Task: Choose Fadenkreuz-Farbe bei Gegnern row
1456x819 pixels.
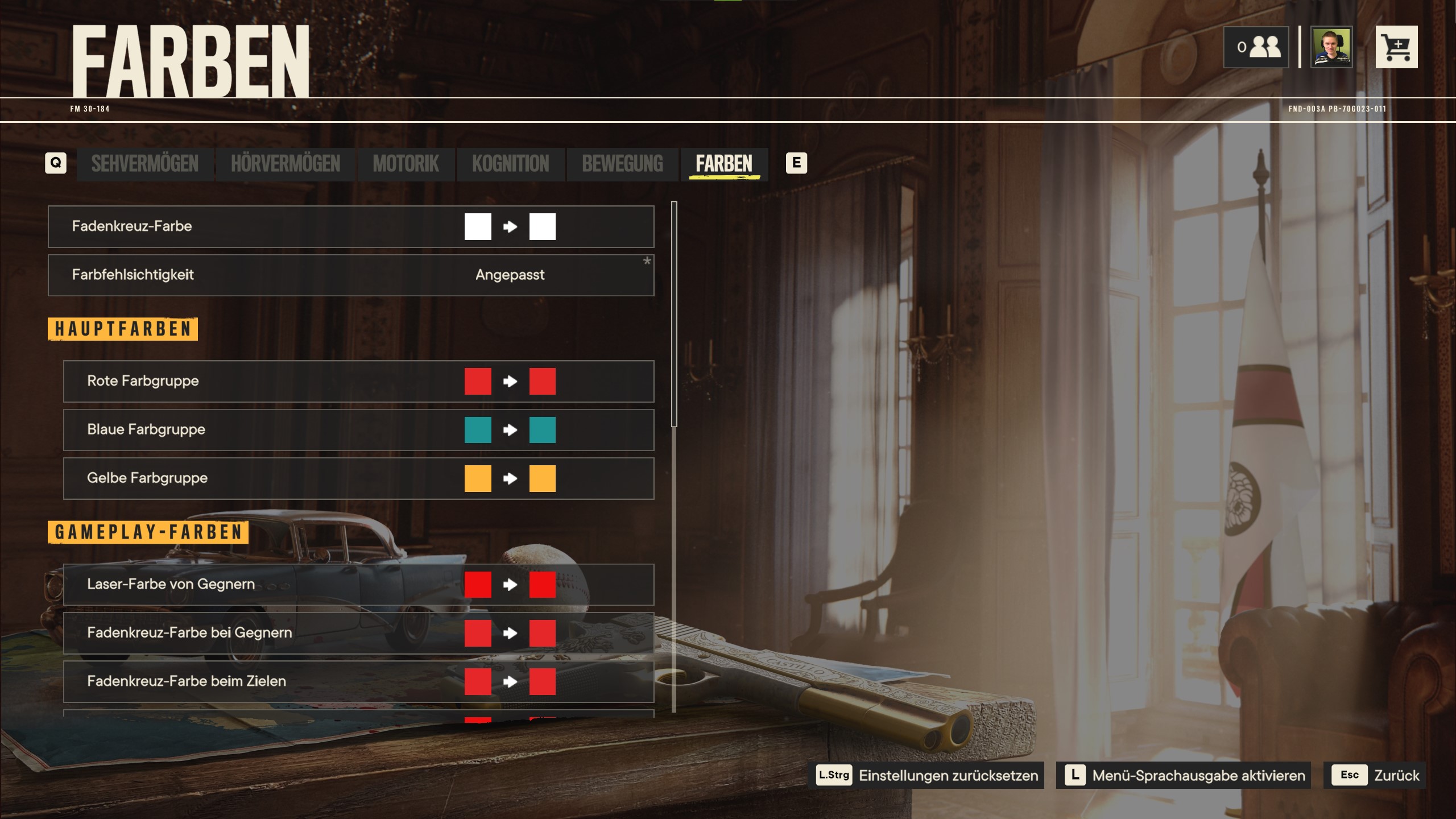Action: click(x=358, y=633)
